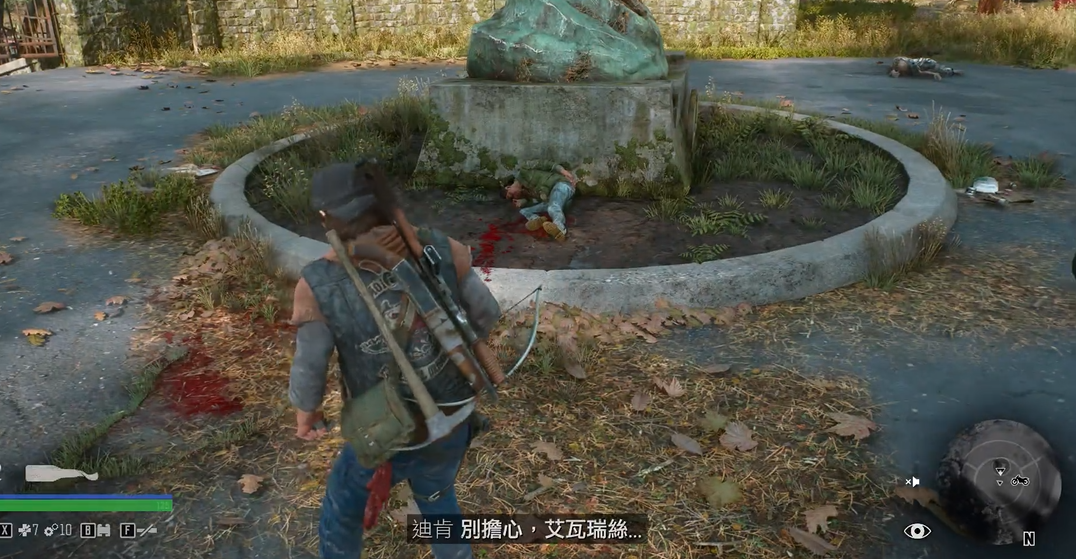Click the muted speaker noise icon
Screen dimensions: 1076x559
912,482
